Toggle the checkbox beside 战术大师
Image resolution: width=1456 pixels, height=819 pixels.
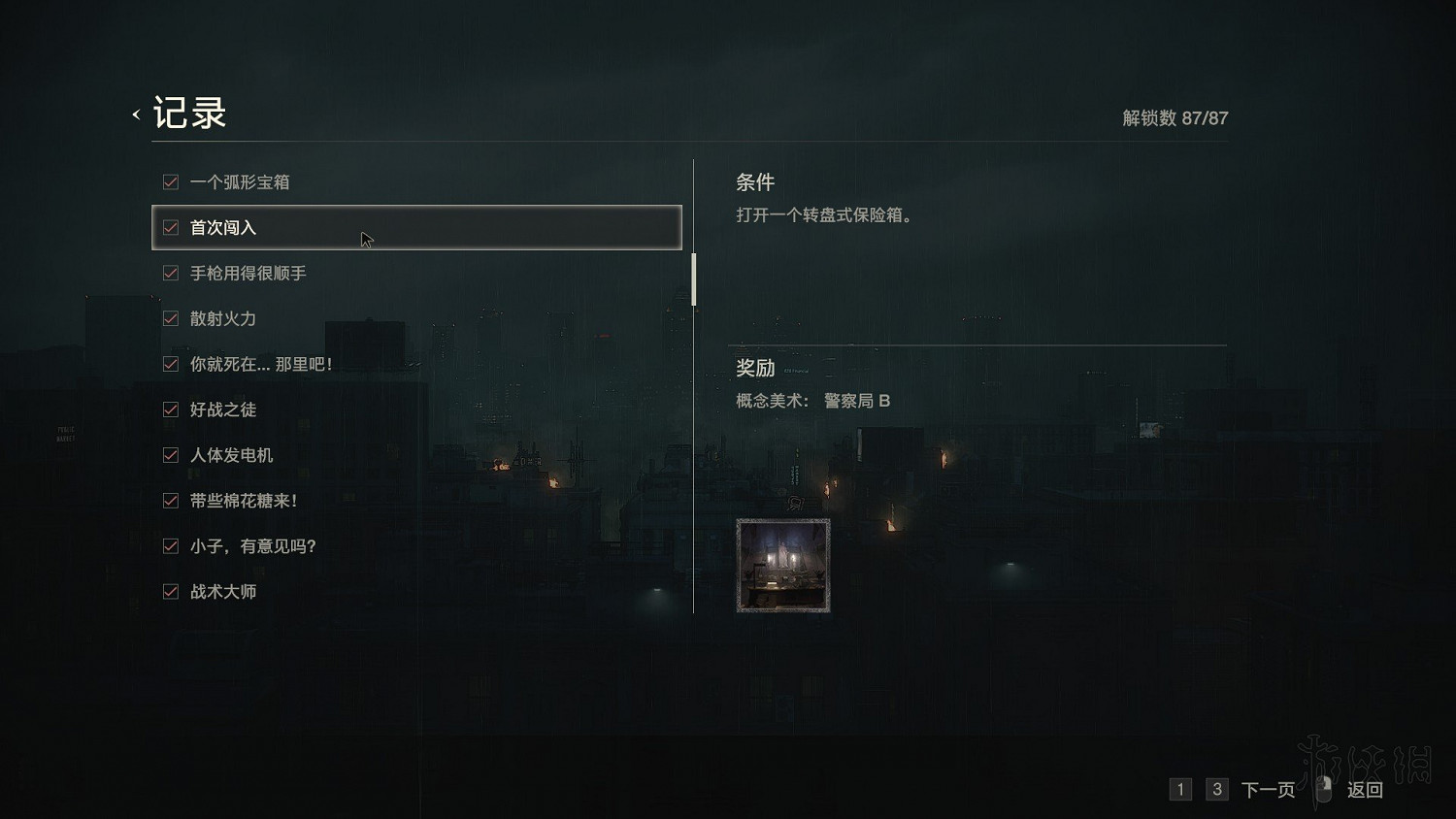(170, 591)
